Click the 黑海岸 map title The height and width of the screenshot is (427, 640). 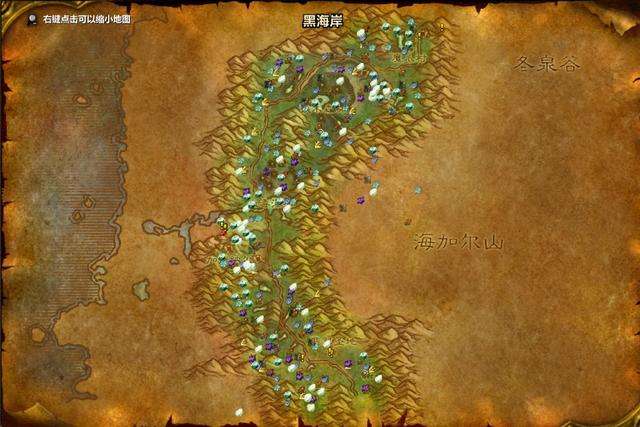[x=322, y=20]
